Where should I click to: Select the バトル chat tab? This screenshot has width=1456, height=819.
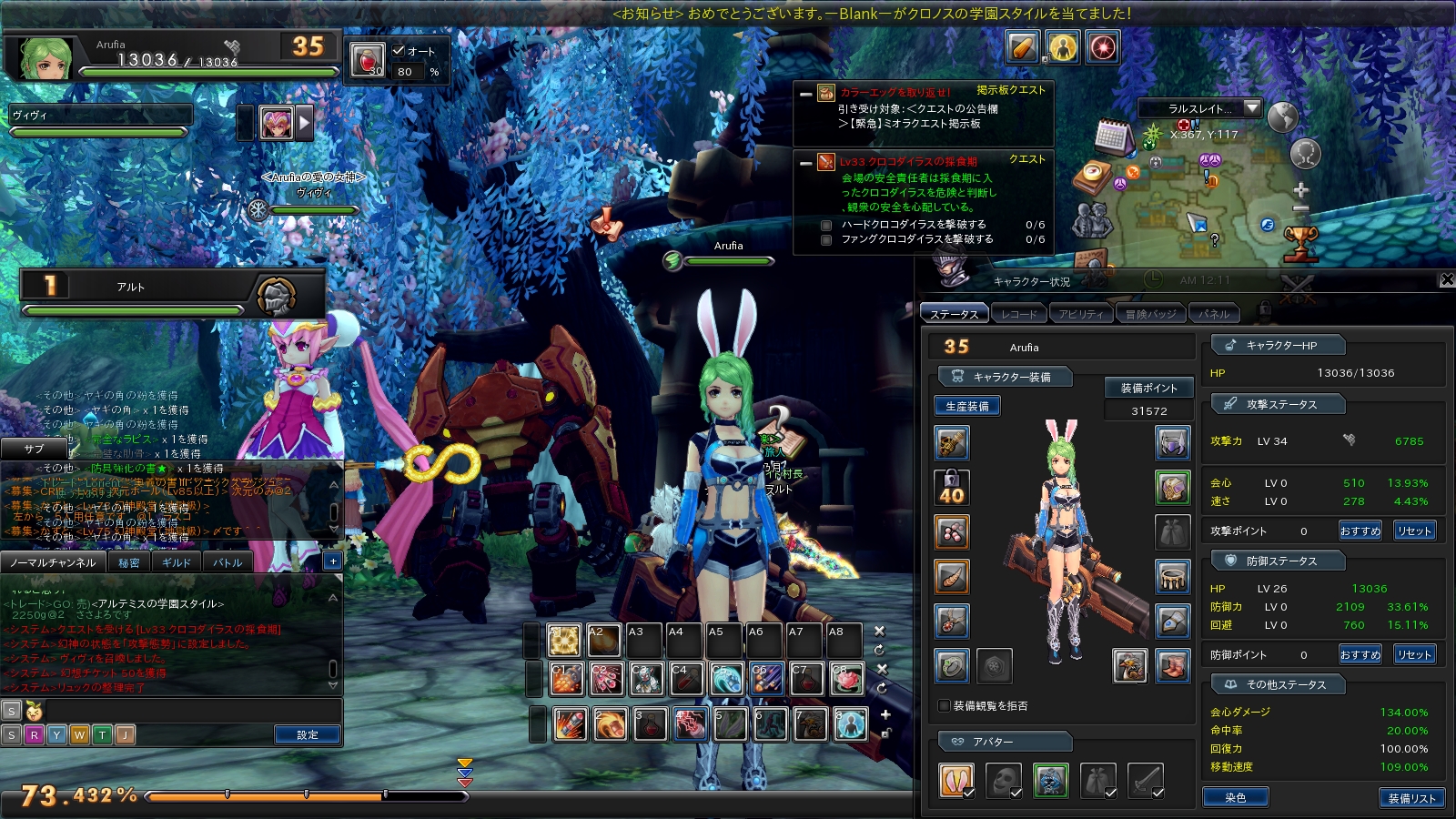pos(227,562)
